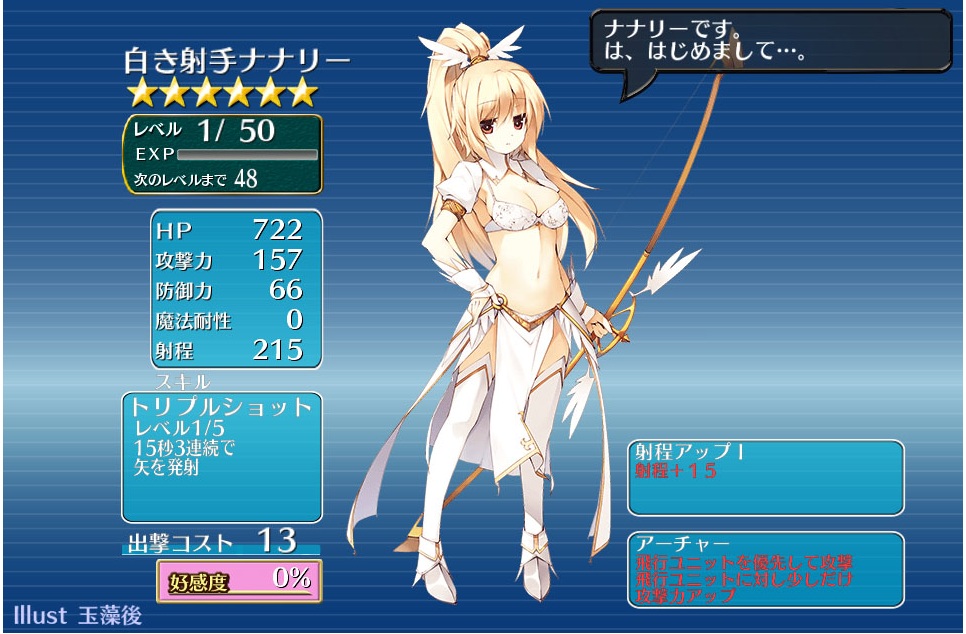Select the トリプルショット skill panel
The image size is (966, 634).
tap(222, 457)
